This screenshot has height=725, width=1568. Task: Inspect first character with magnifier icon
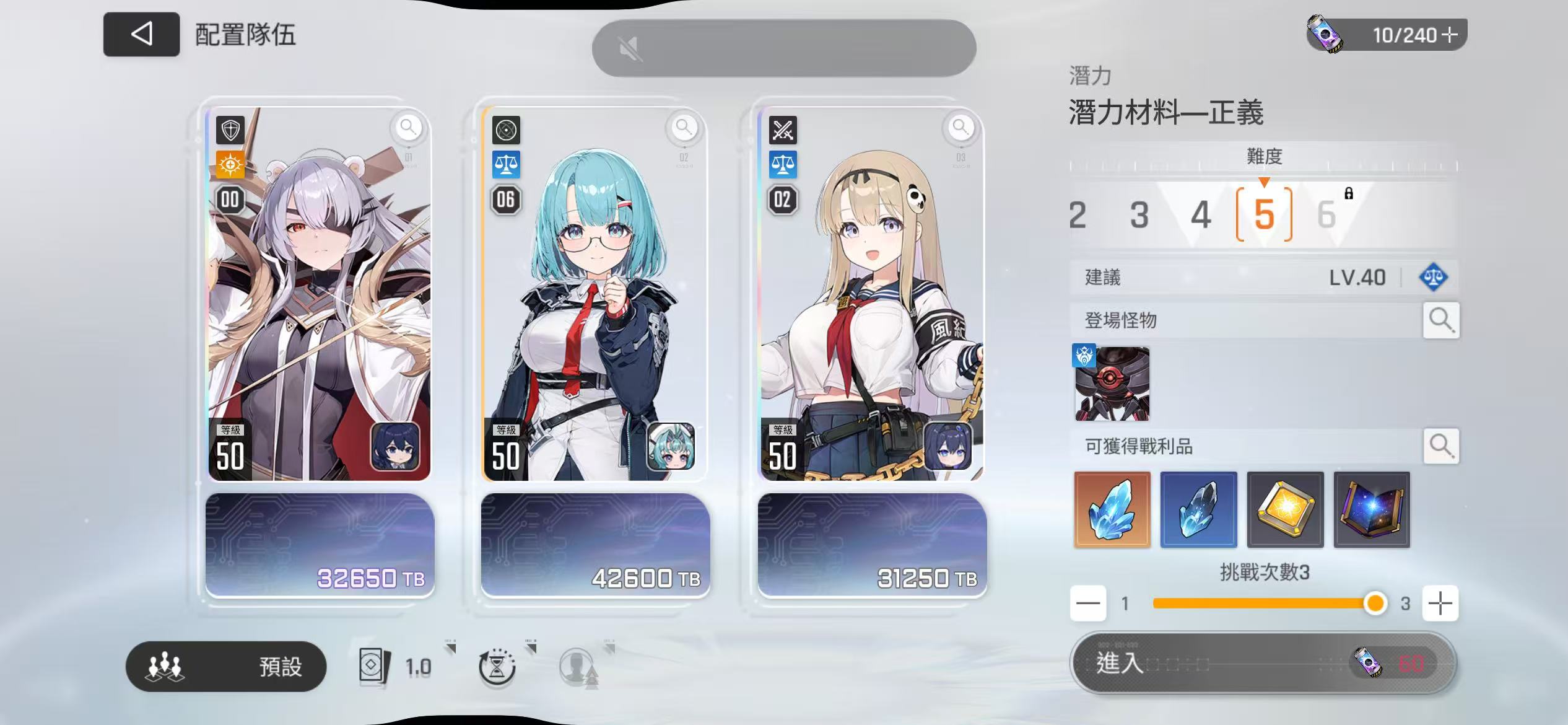click(407, 127)
